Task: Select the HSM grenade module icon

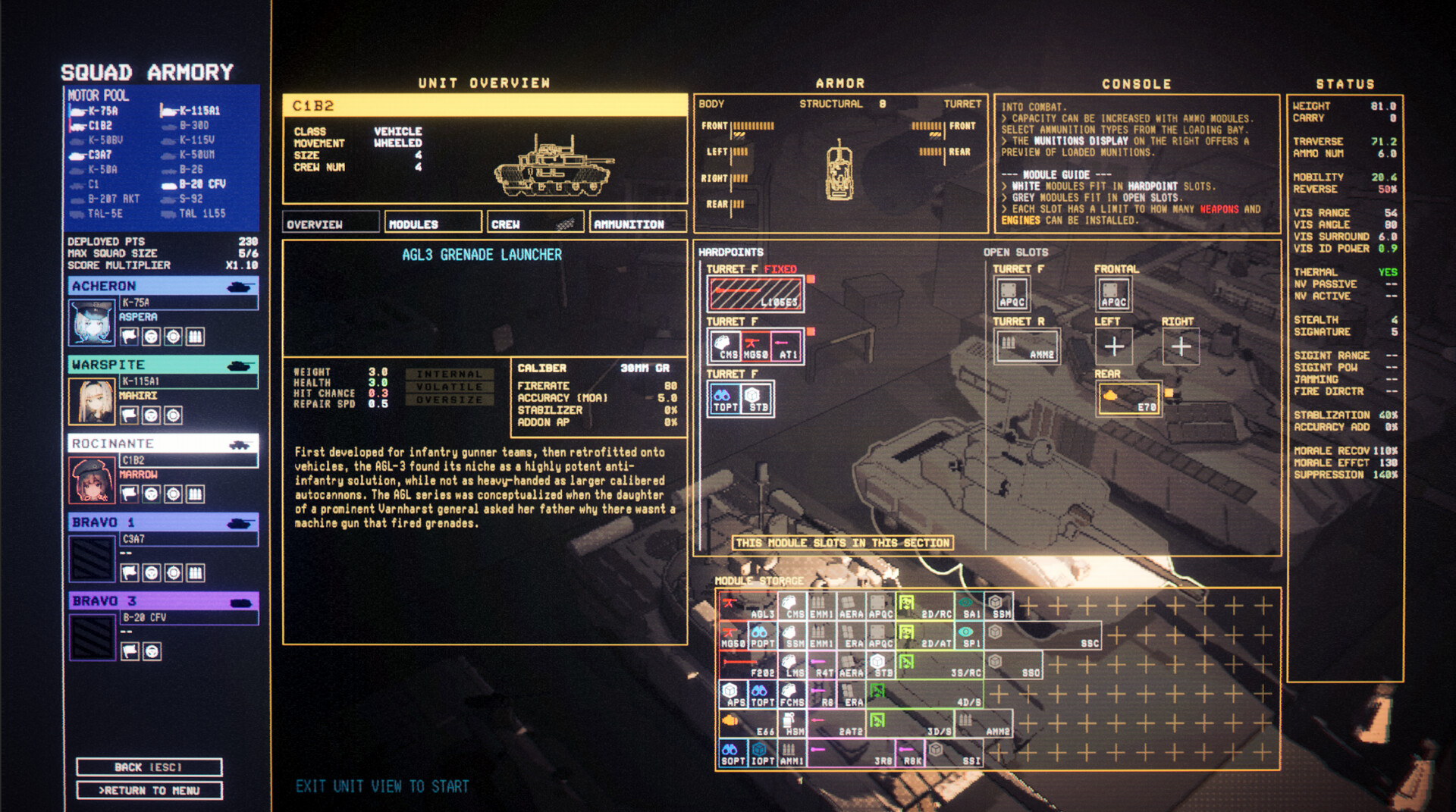Action: point(791,723)
